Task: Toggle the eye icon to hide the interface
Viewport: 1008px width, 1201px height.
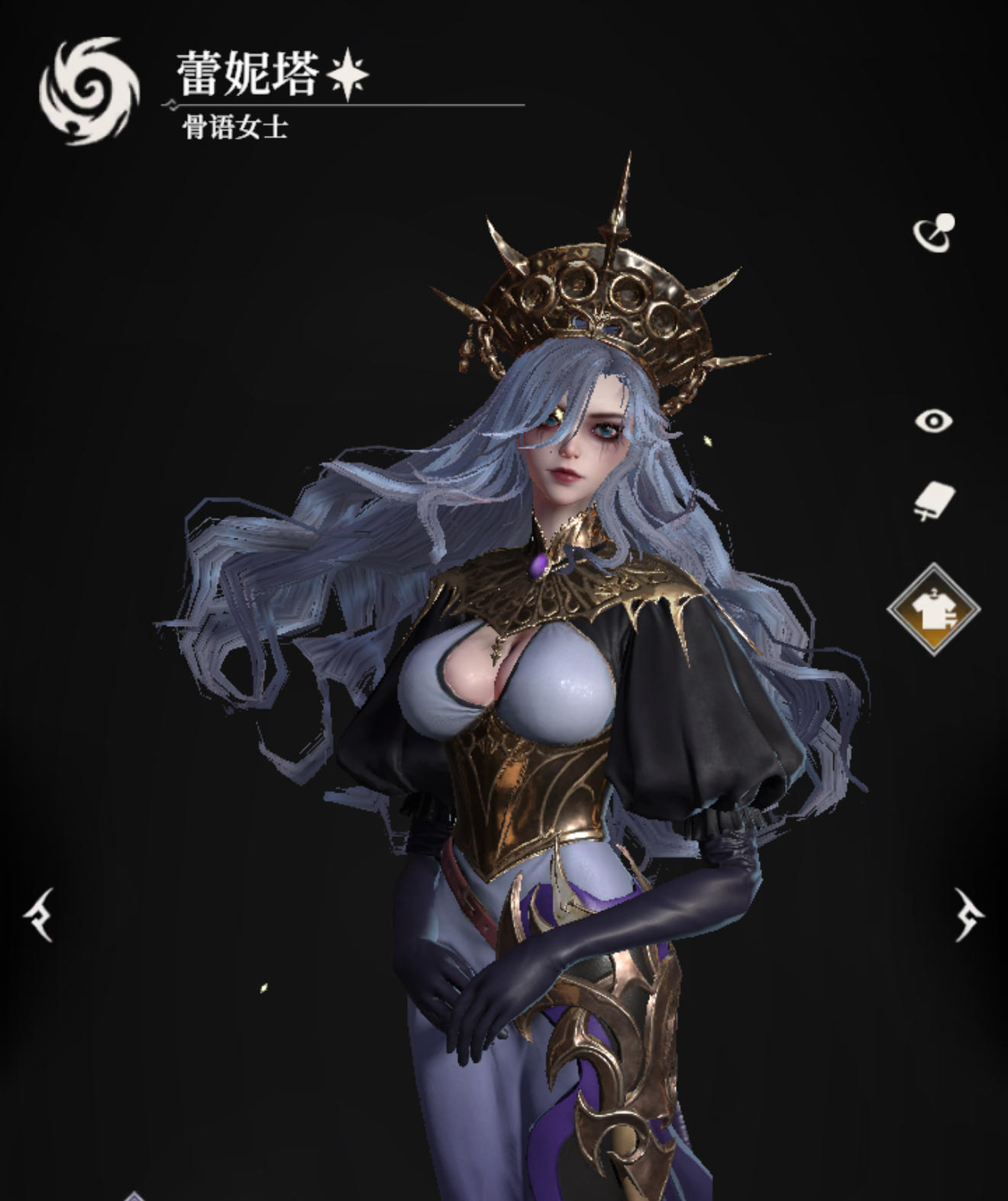Action: pos(933,421)
